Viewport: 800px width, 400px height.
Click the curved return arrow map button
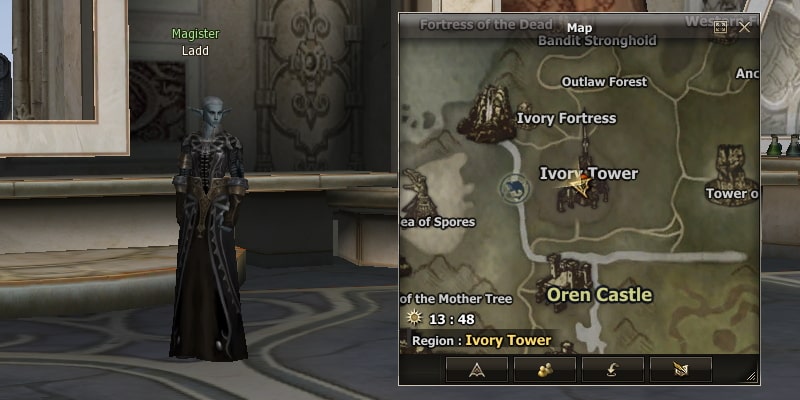(x=612, y=368)
